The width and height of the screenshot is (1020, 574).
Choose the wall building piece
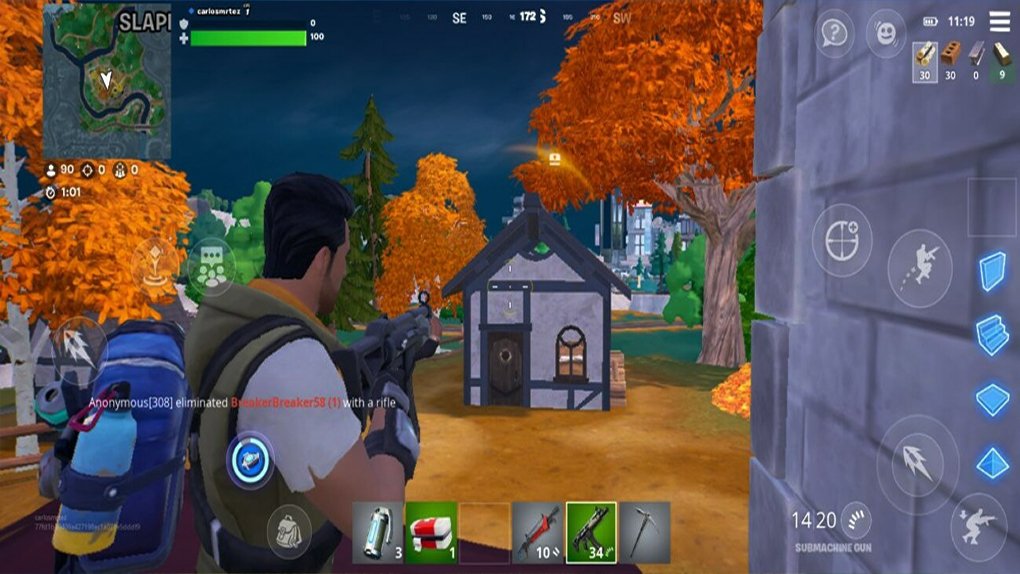(x=992, y=271)
